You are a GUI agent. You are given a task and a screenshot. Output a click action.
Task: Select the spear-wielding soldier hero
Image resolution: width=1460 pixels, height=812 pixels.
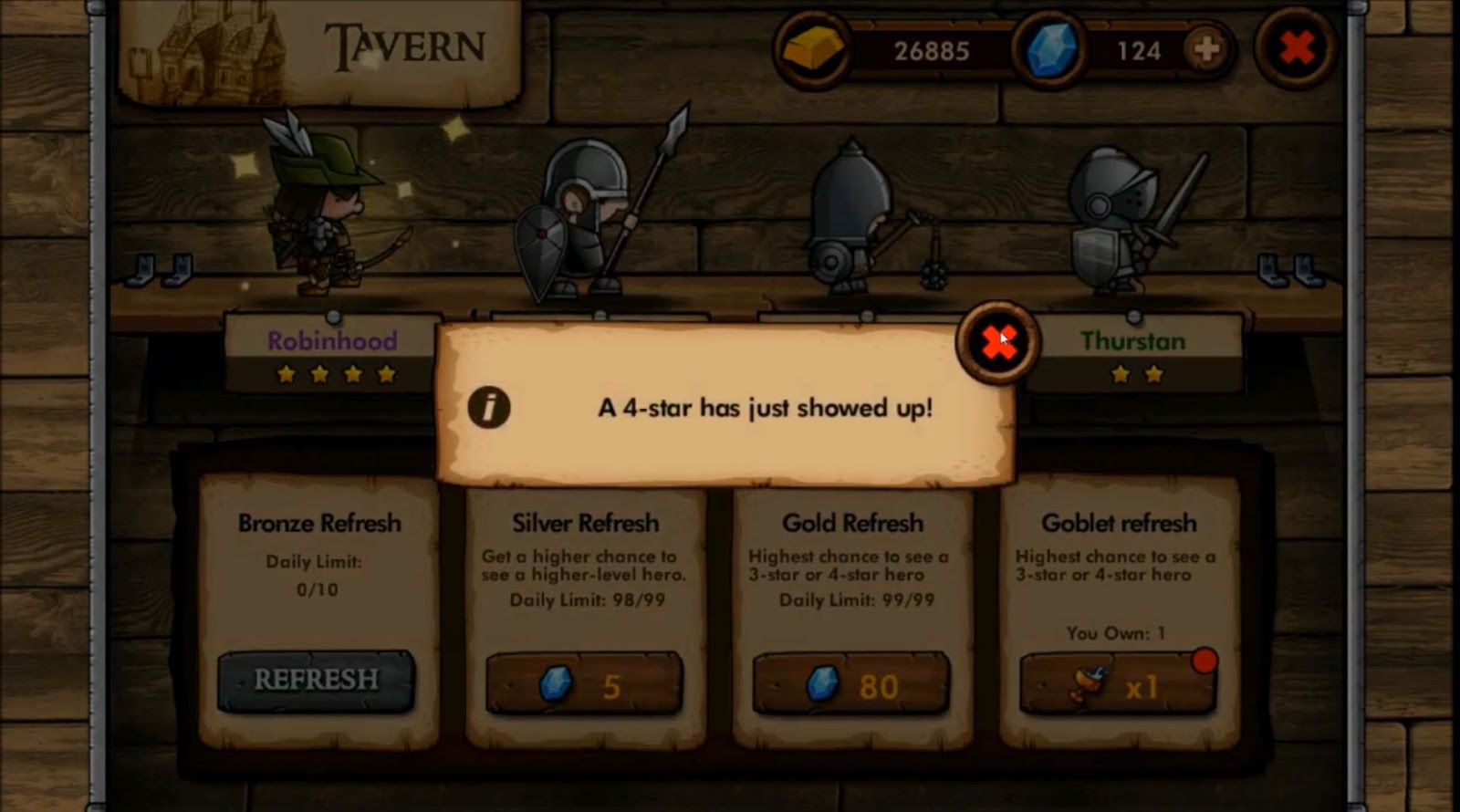[584, 210]
